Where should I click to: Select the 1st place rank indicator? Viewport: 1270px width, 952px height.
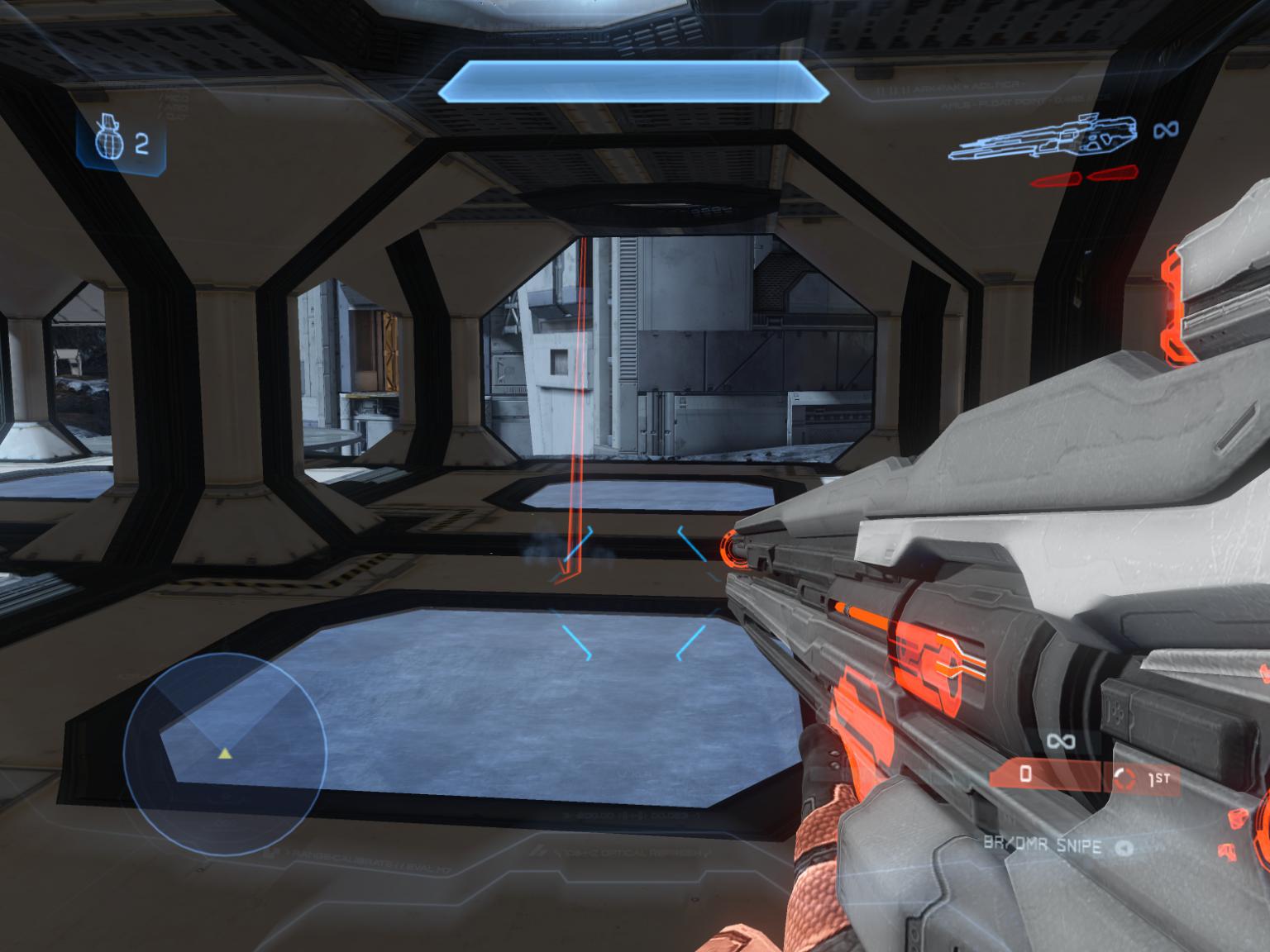1146,777
